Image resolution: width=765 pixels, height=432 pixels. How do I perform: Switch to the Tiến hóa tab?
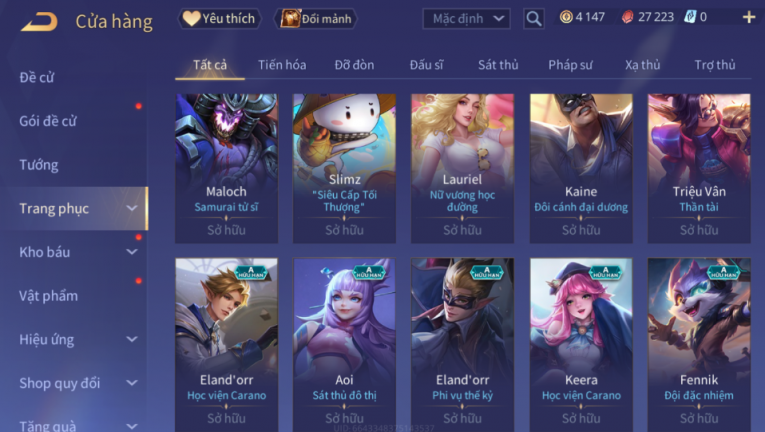282,65
